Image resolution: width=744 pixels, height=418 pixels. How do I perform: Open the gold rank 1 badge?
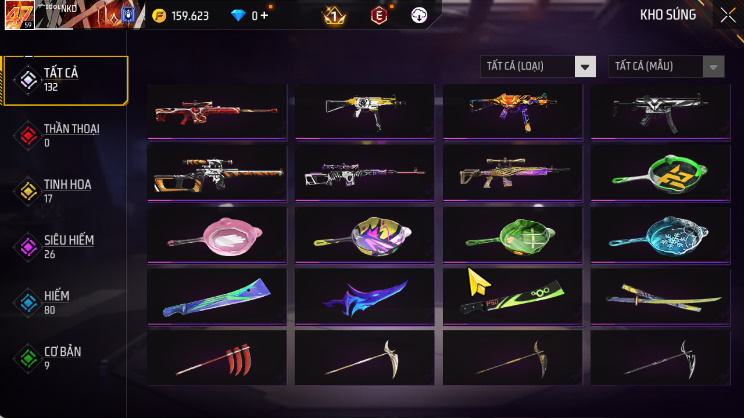click(x=334, y=16)
